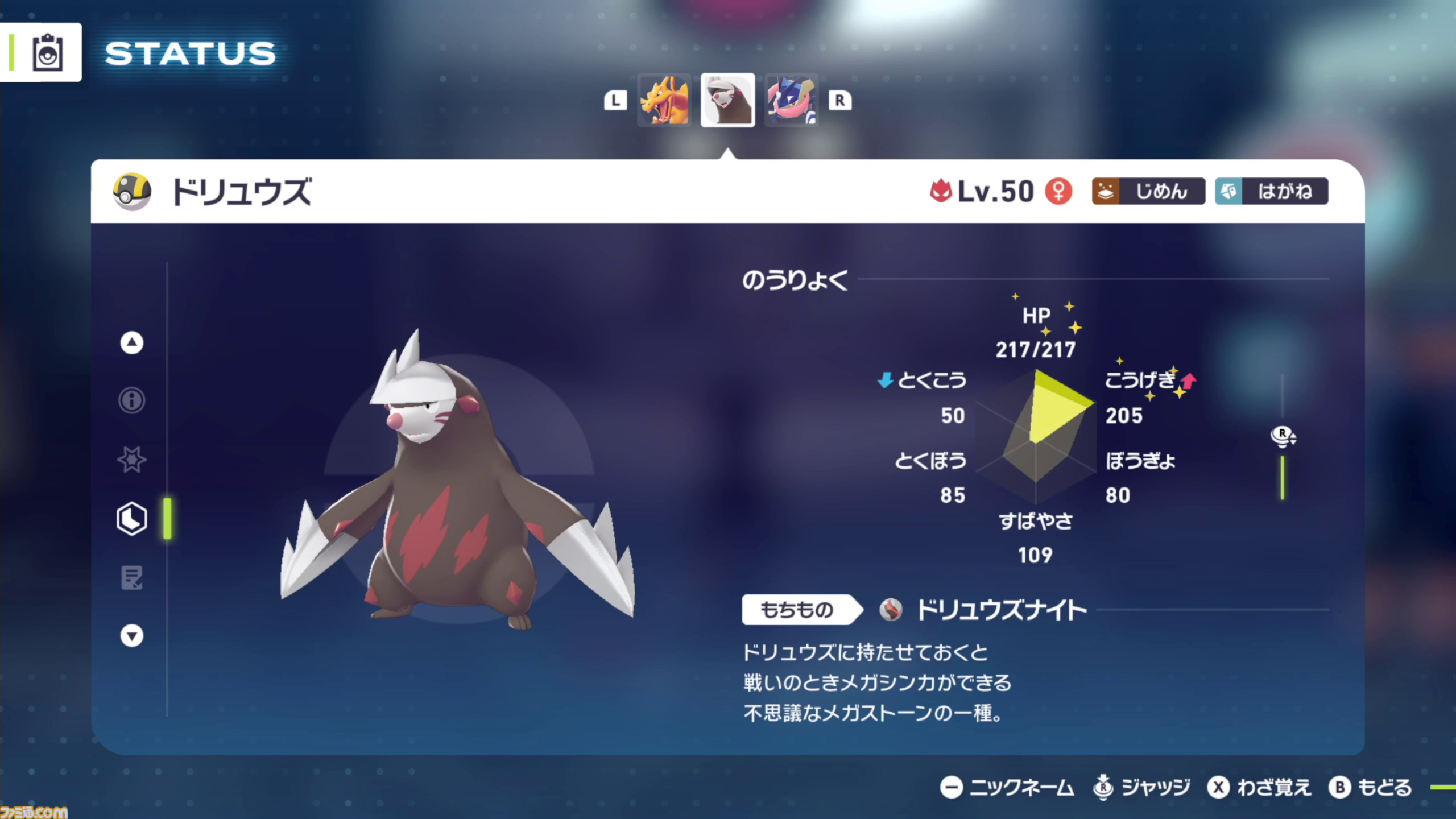The height and width of the screenshot is (819, 1456).
Task: Switch to the Charizard party tab
Action: point(664,100)
